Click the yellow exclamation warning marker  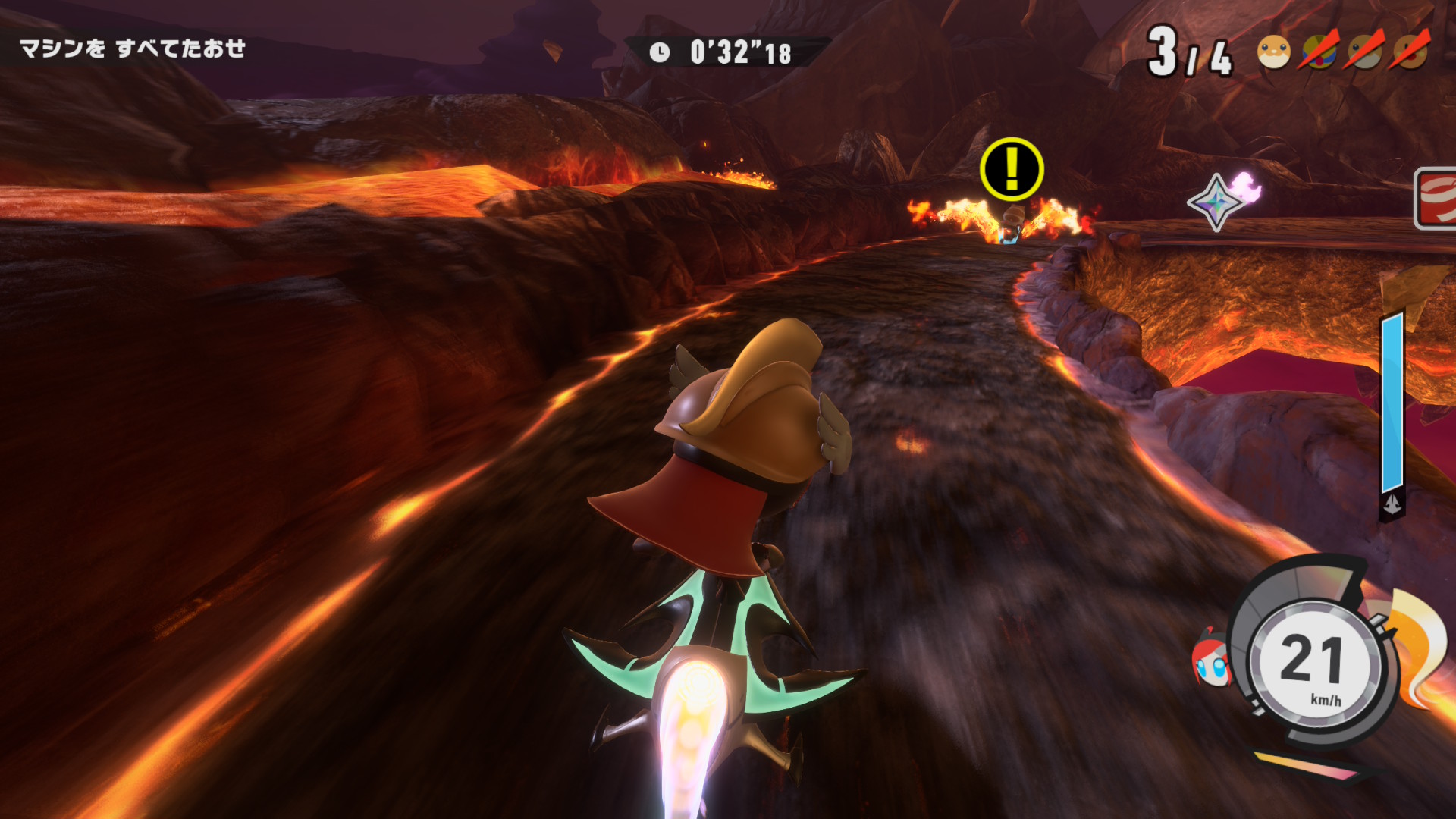(1012, 169)
